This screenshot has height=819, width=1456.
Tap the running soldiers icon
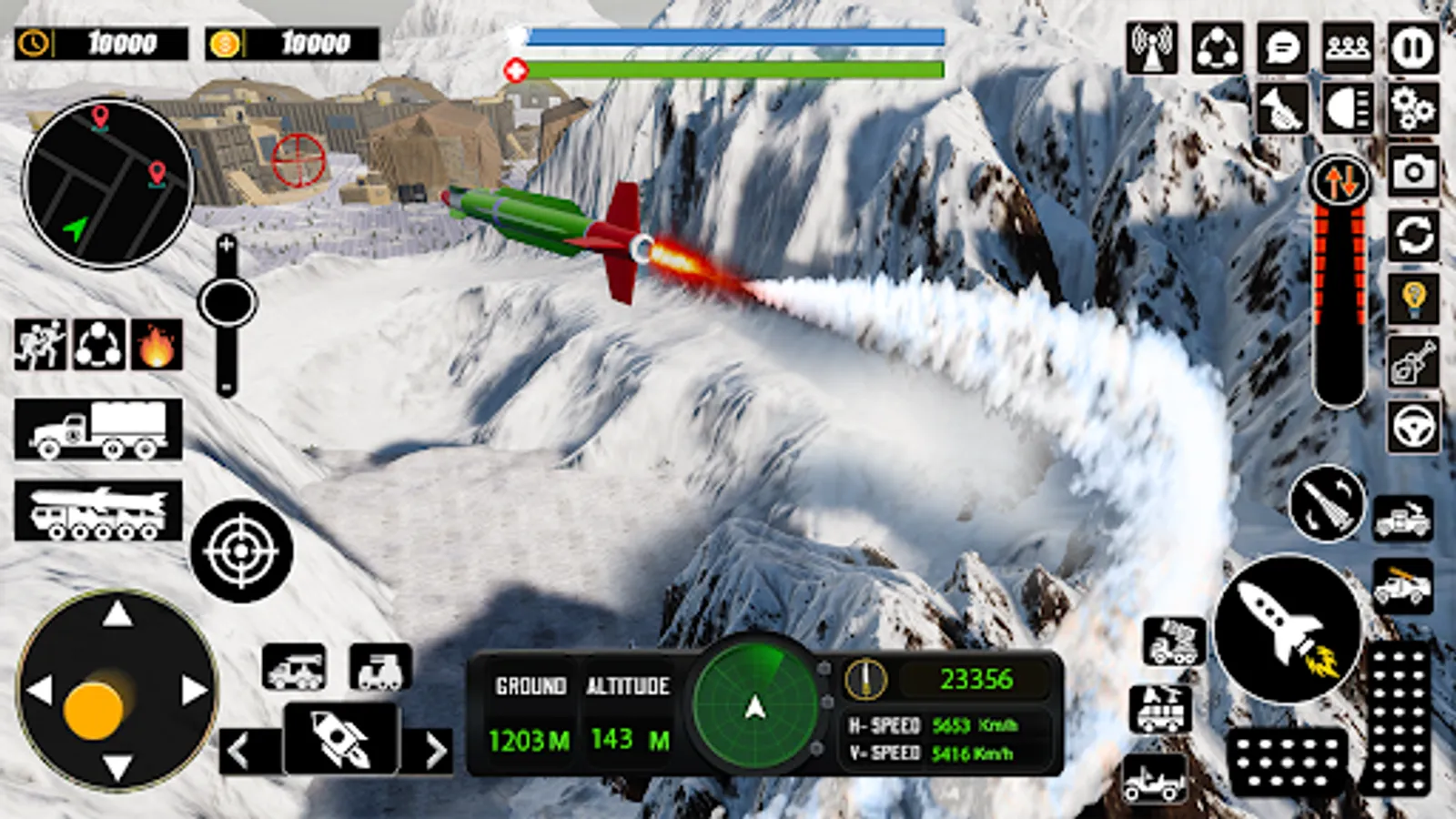tap(39, 345)
